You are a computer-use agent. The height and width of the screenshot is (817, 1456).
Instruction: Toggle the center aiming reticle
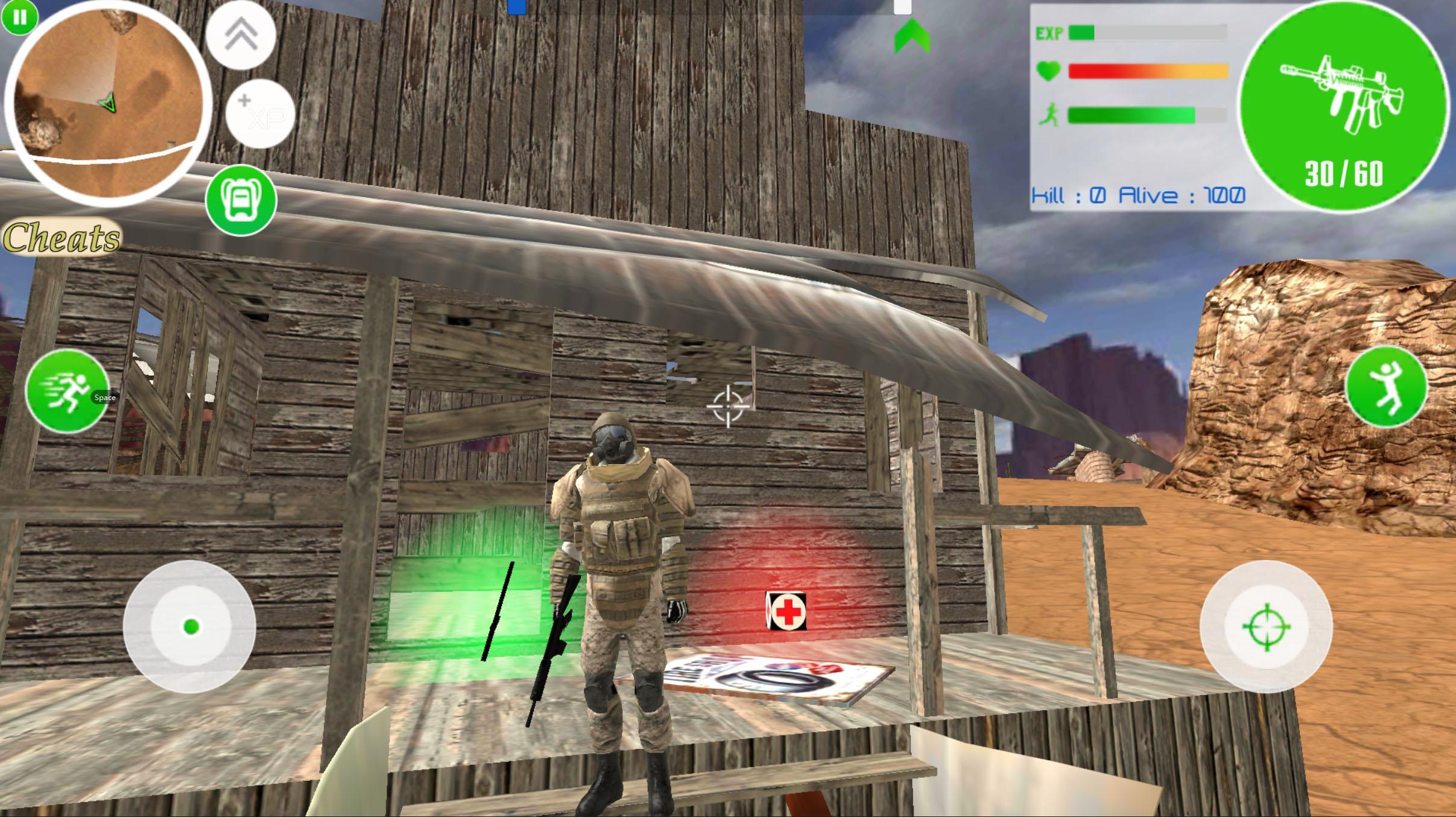point(729,407)
